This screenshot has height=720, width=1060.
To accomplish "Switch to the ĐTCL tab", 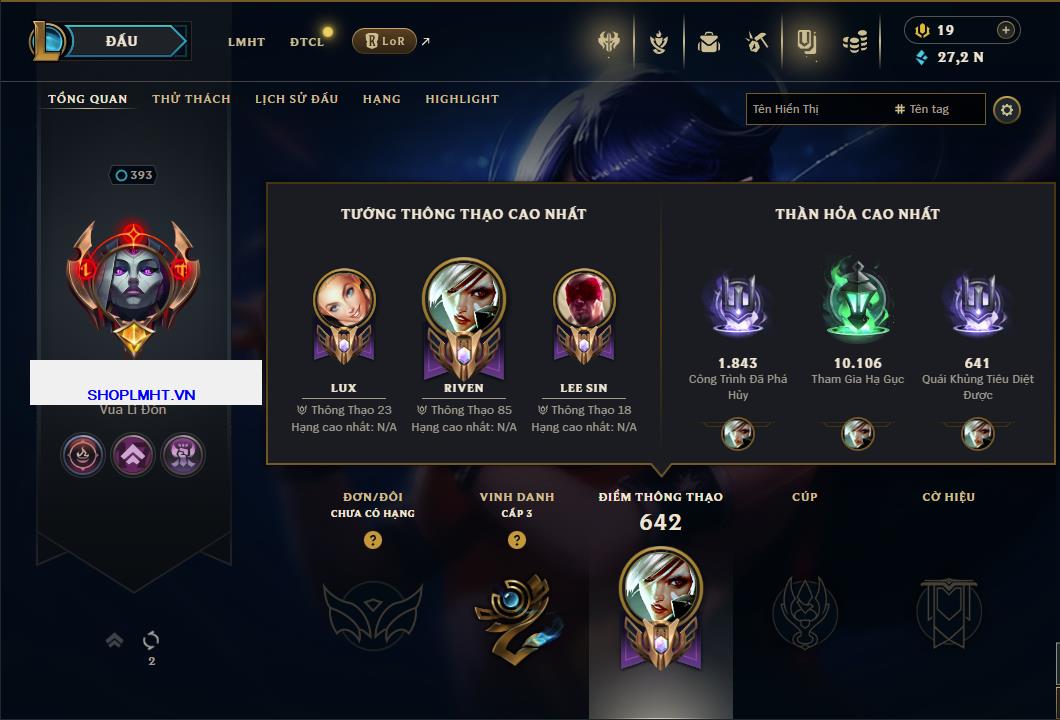I will [307, 42].
